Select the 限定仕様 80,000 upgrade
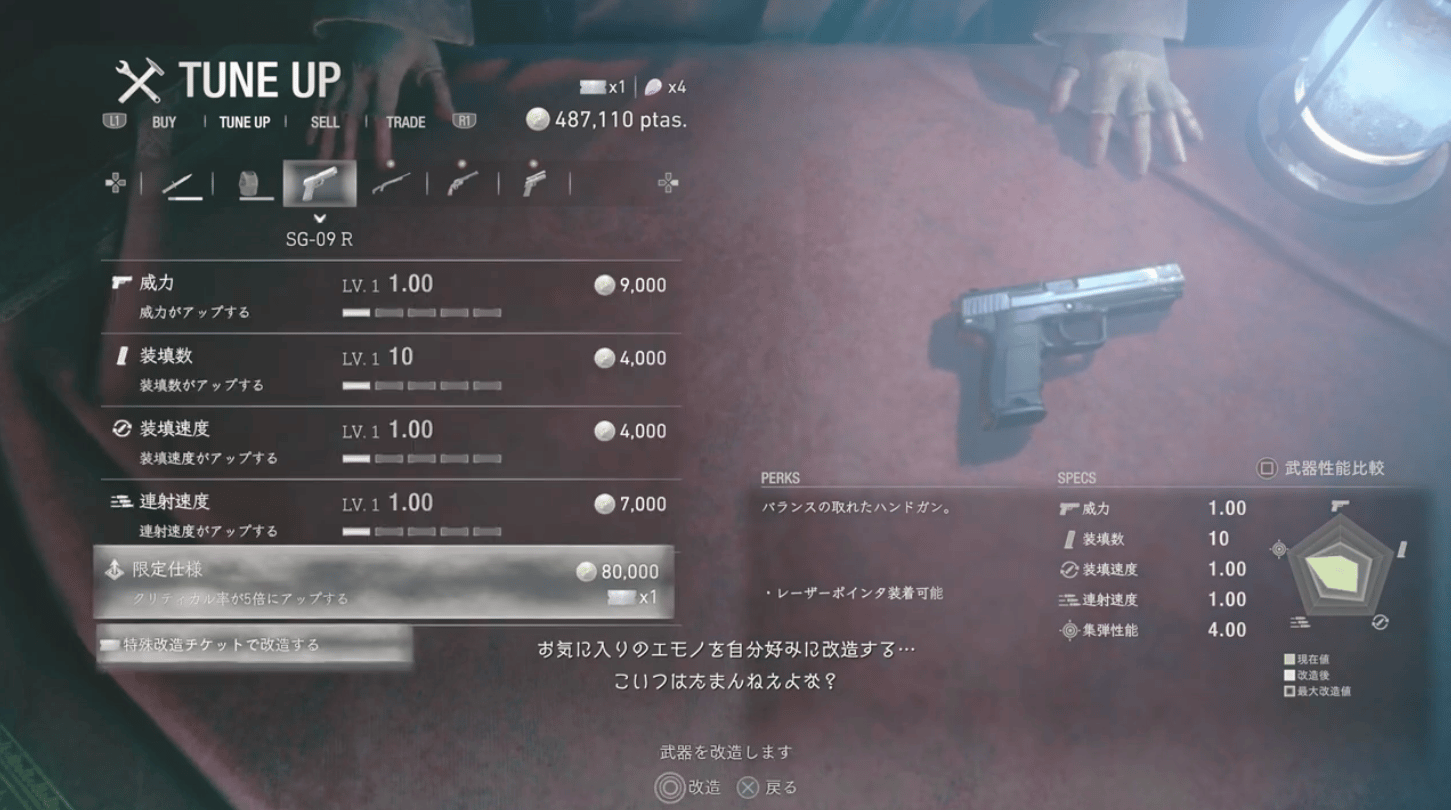 pyautogui.click(x=384, y=583)
